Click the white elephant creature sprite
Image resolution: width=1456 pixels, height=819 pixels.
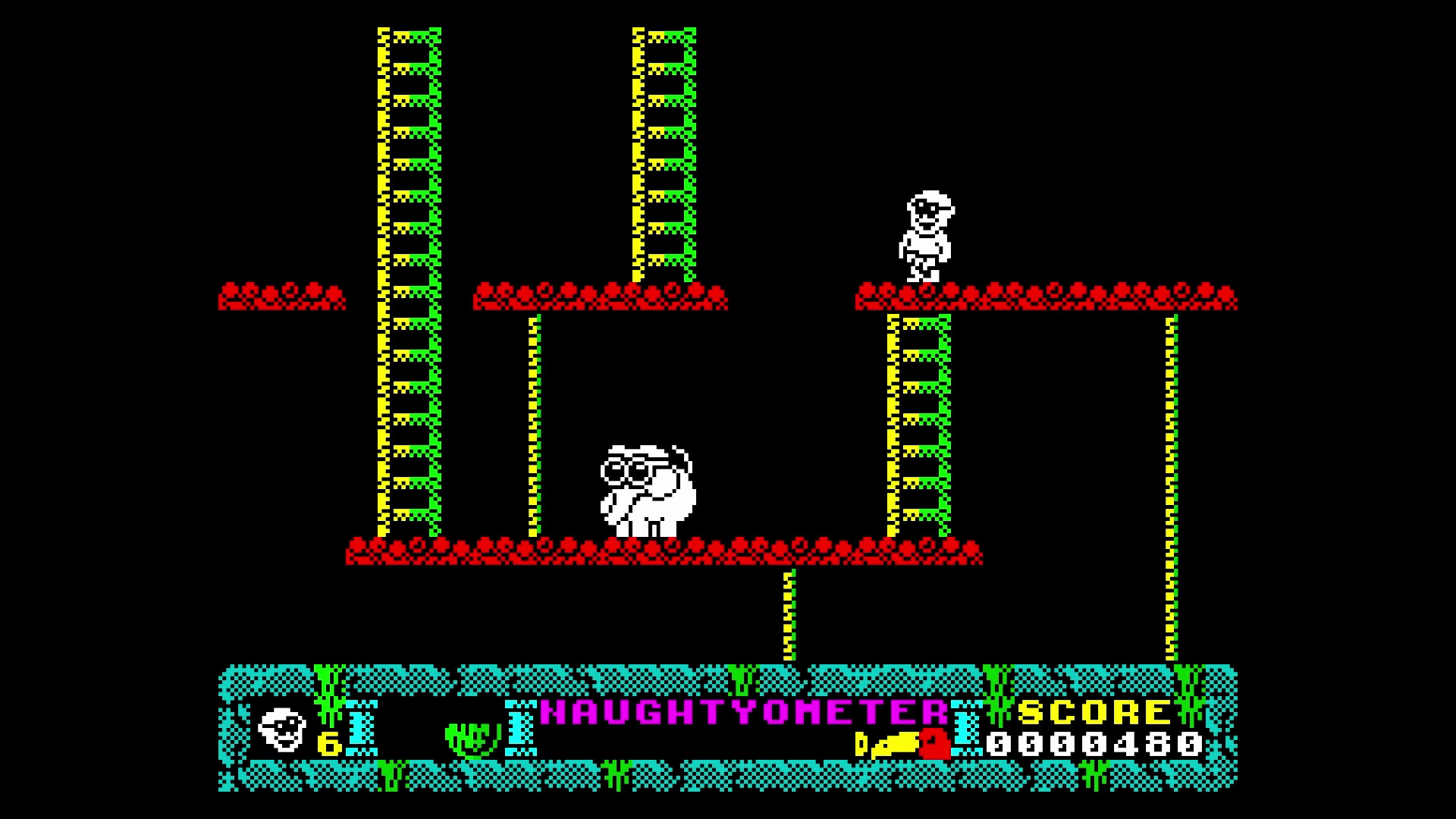pyautogui.click(x=648, y=493)
